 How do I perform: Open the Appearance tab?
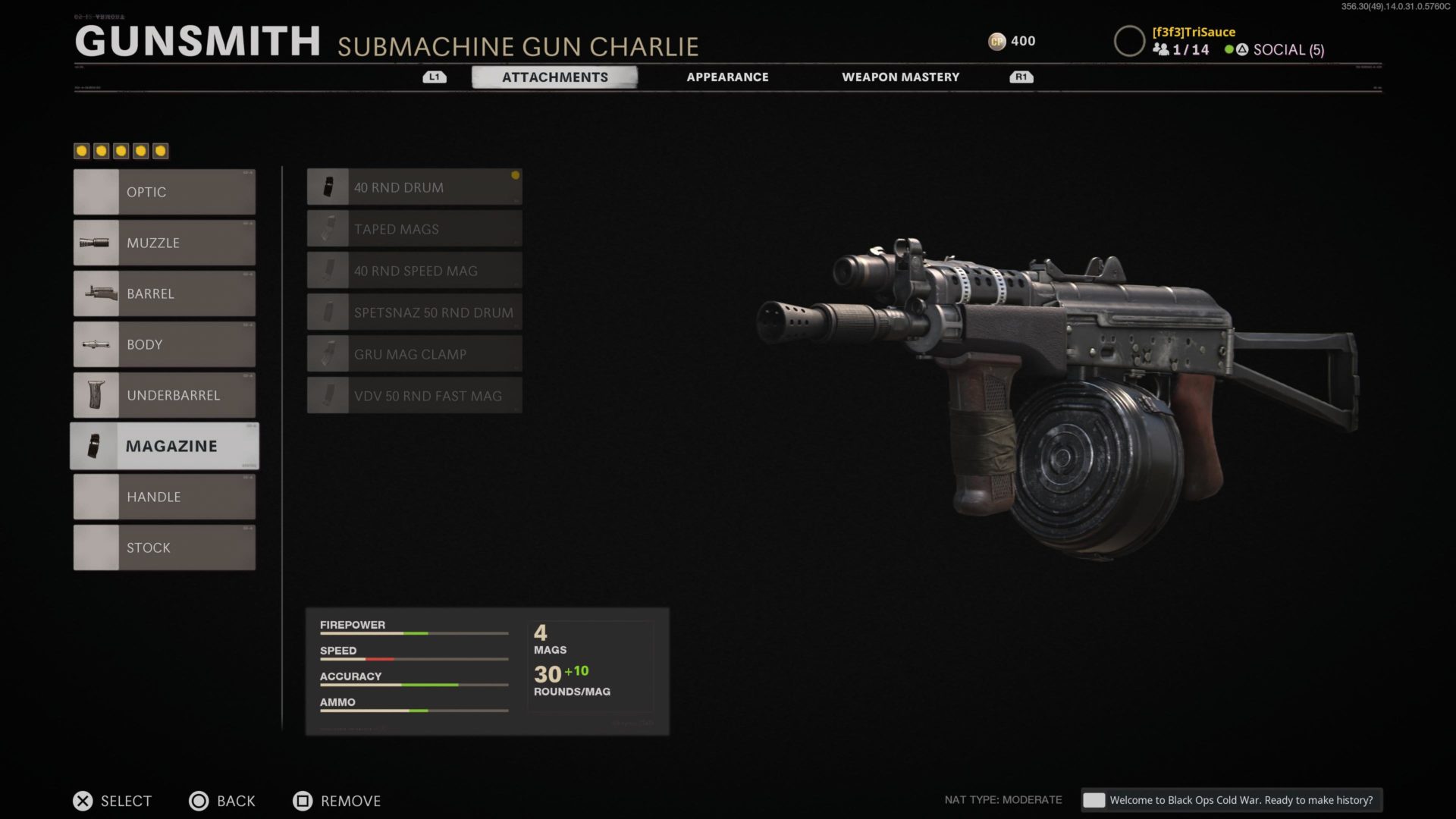click(x=727, y=77)
